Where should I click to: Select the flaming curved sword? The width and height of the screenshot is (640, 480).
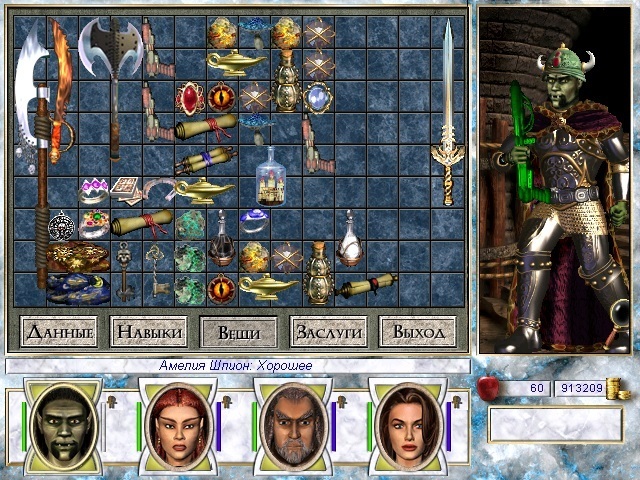click(x=62, y=90)
